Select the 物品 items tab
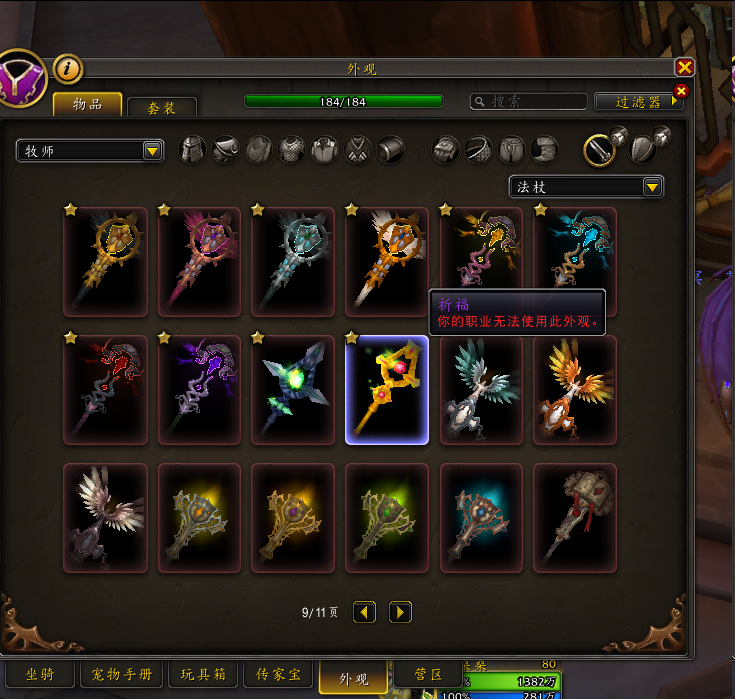Screen dimensions: 735x699 tap(87, 104)
